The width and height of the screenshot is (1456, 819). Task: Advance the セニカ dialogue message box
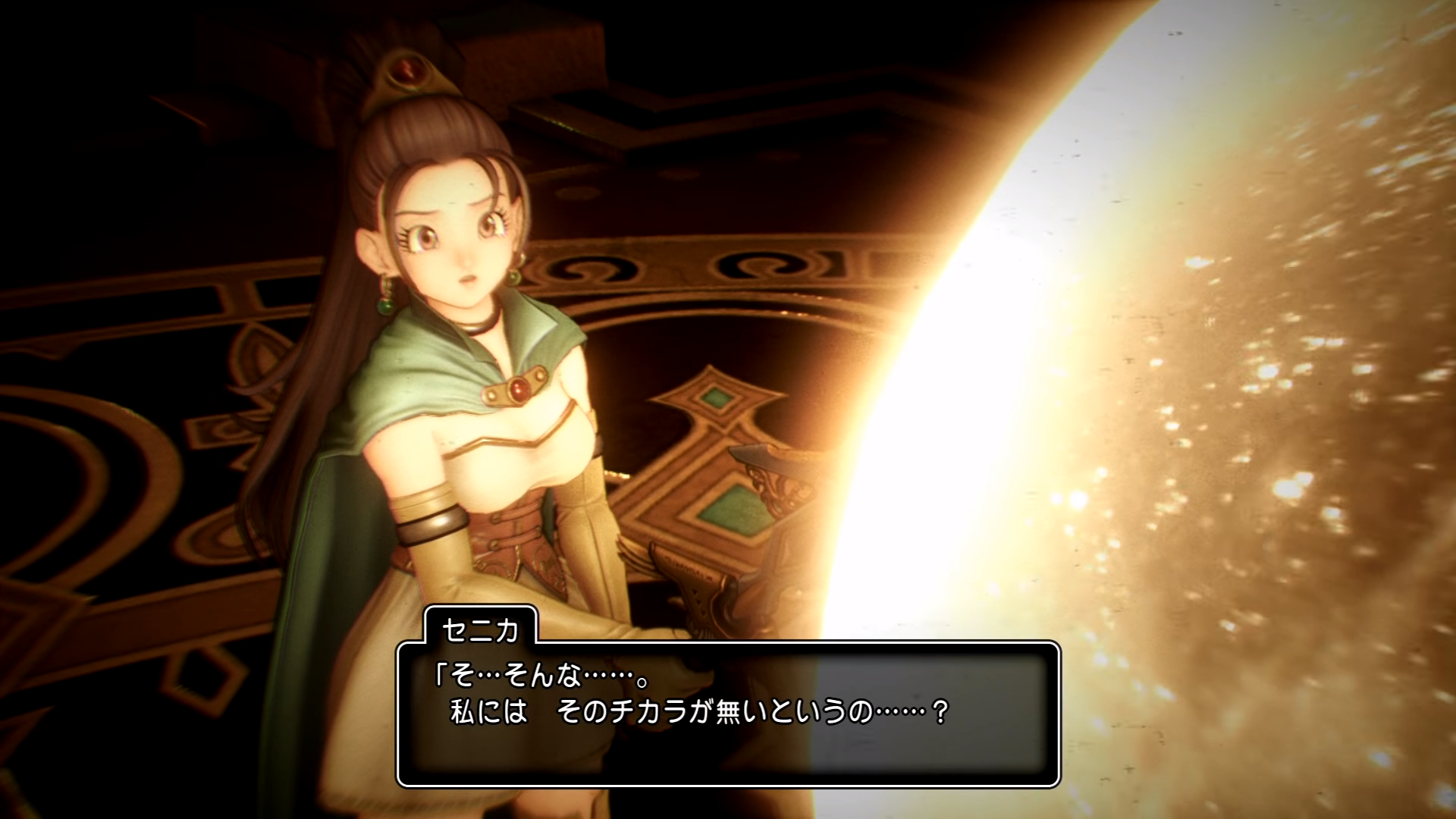pyautogui.click(x=728, y=714)
